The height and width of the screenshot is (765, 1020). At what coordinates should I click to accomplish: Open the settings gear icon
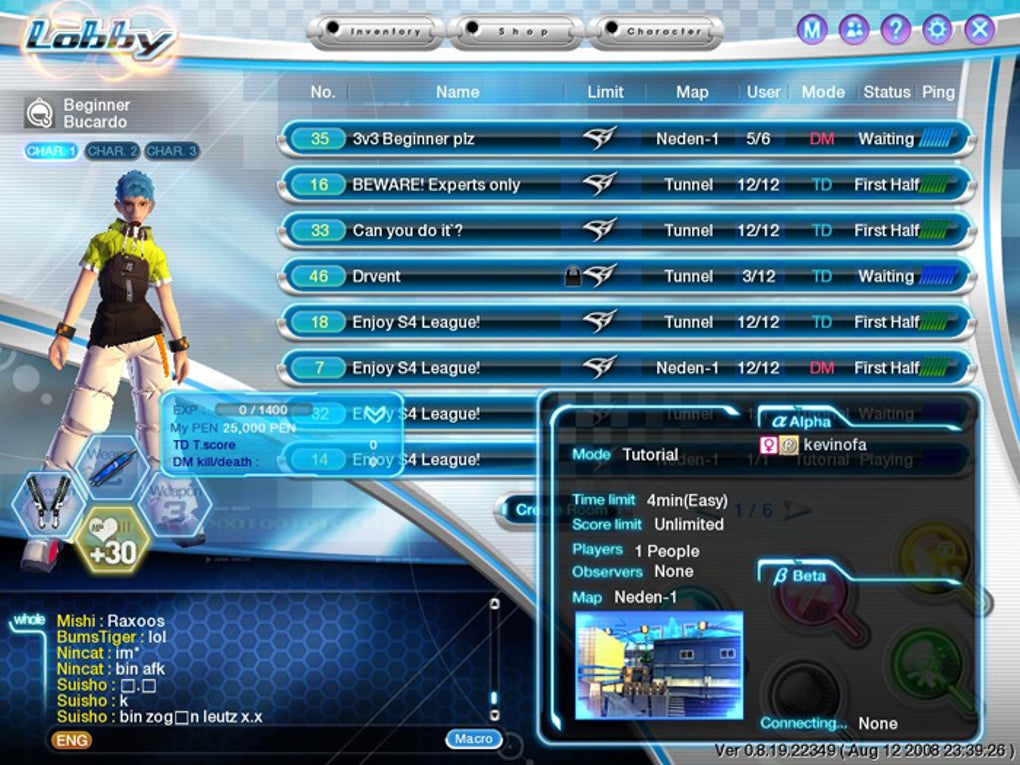coord(938,30)
